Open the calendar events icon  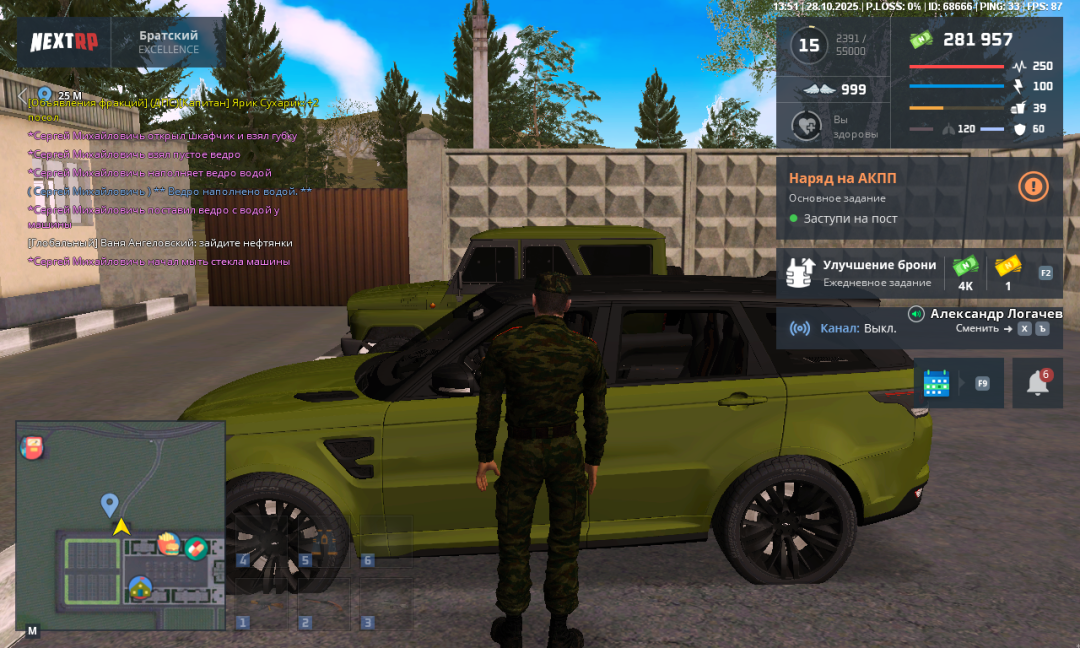point(936,383)
